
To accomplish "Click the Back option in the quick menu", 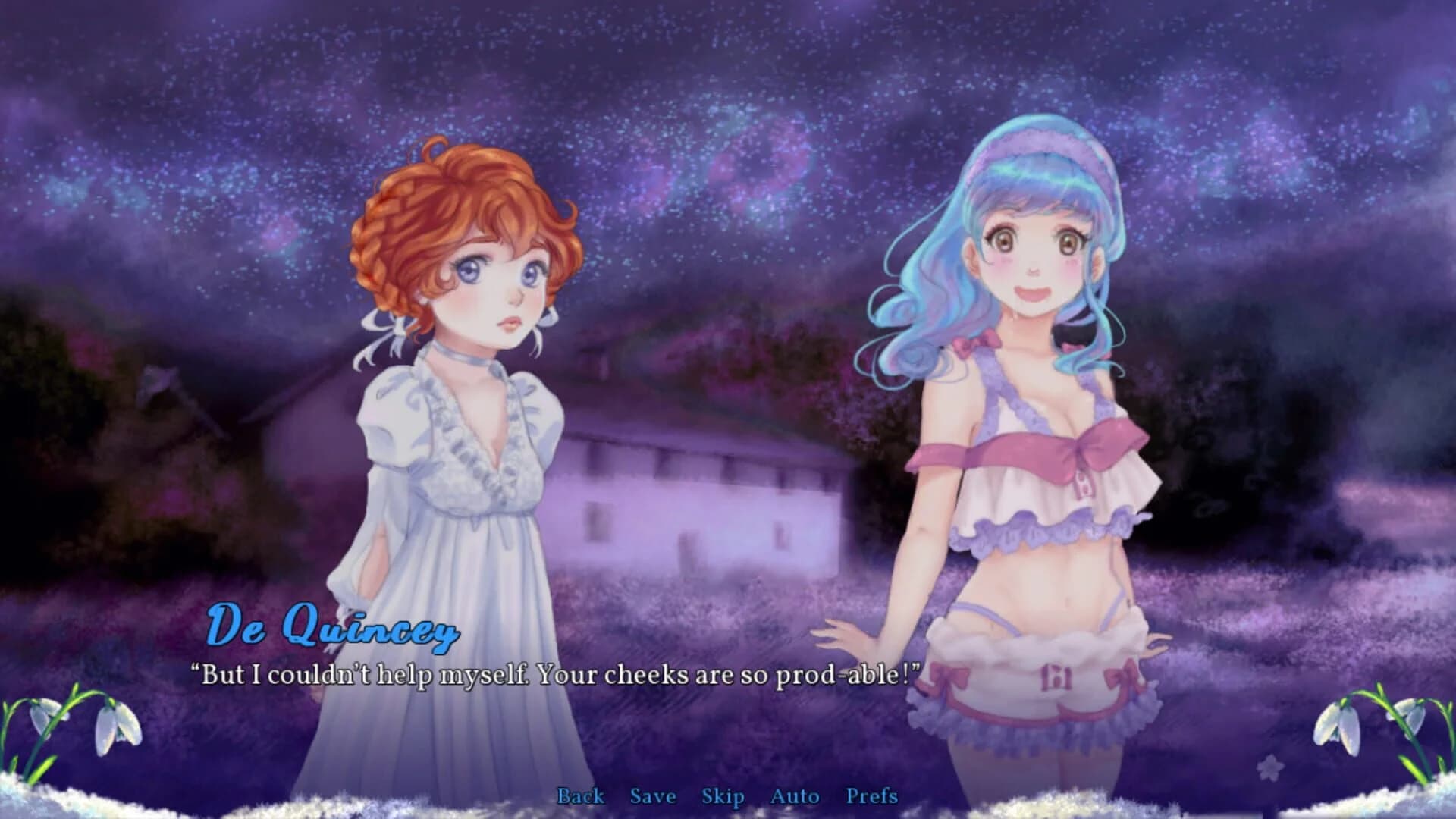I will pyautogui.click(x=580, y=797).
